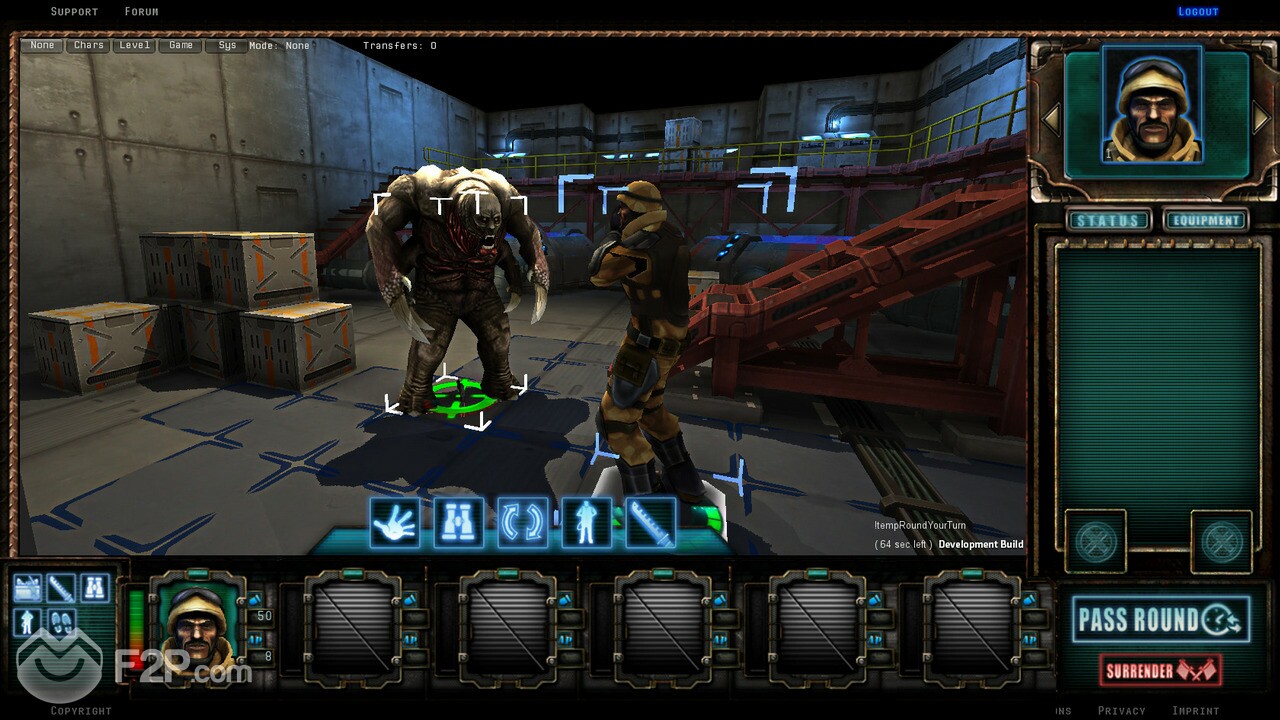Viewport: 1280px width, 720px height.
Task: Open the Sys menu
Action: tap(227, 46)
